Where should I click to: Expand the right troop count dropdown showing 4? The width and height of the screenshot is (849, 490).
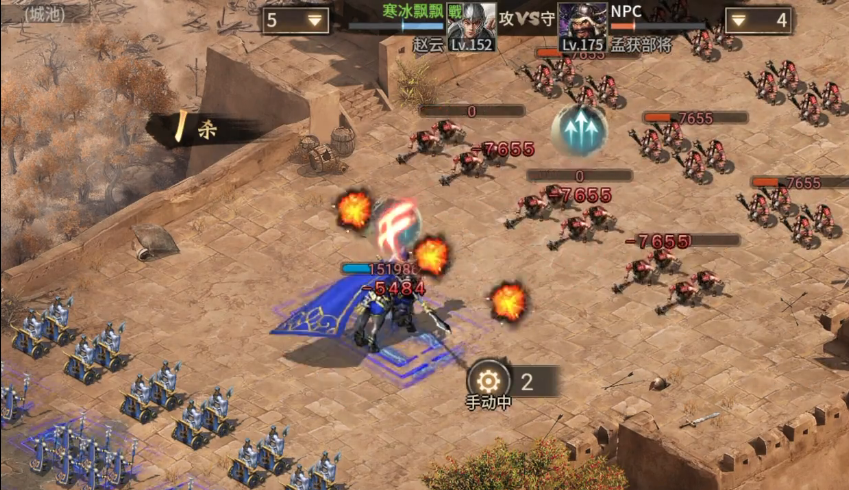point(738,20)
